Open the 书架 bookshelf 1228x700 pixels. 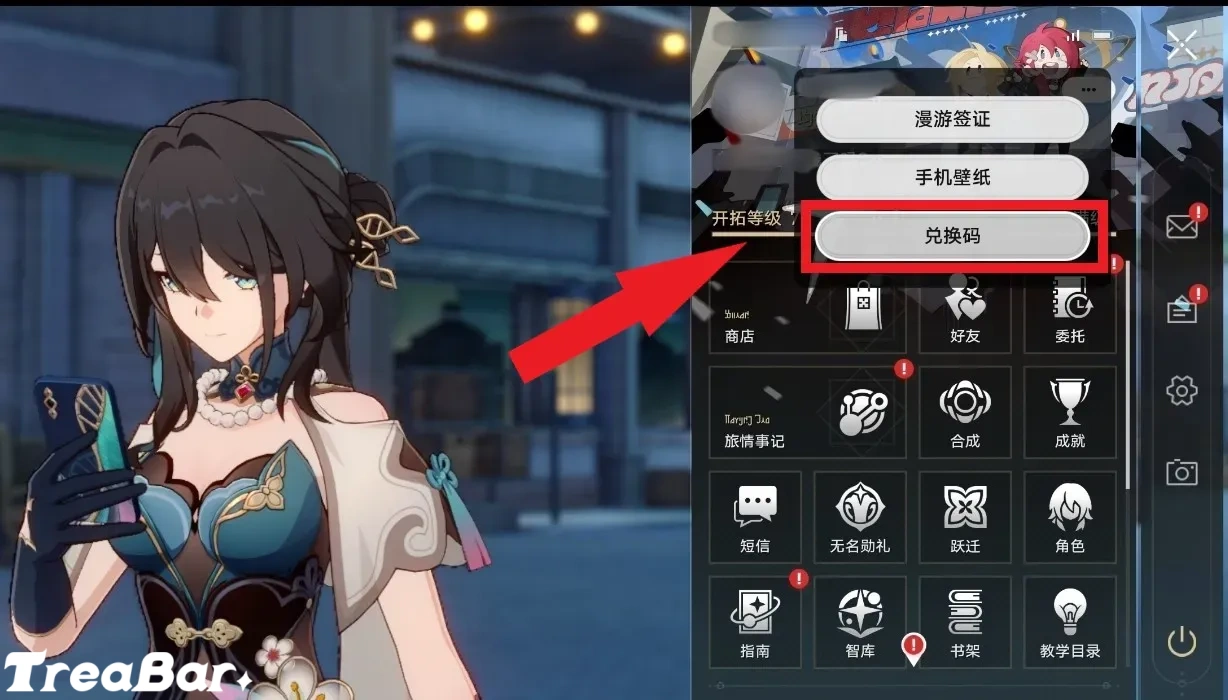pyautogui.click(x=965, y=622)
